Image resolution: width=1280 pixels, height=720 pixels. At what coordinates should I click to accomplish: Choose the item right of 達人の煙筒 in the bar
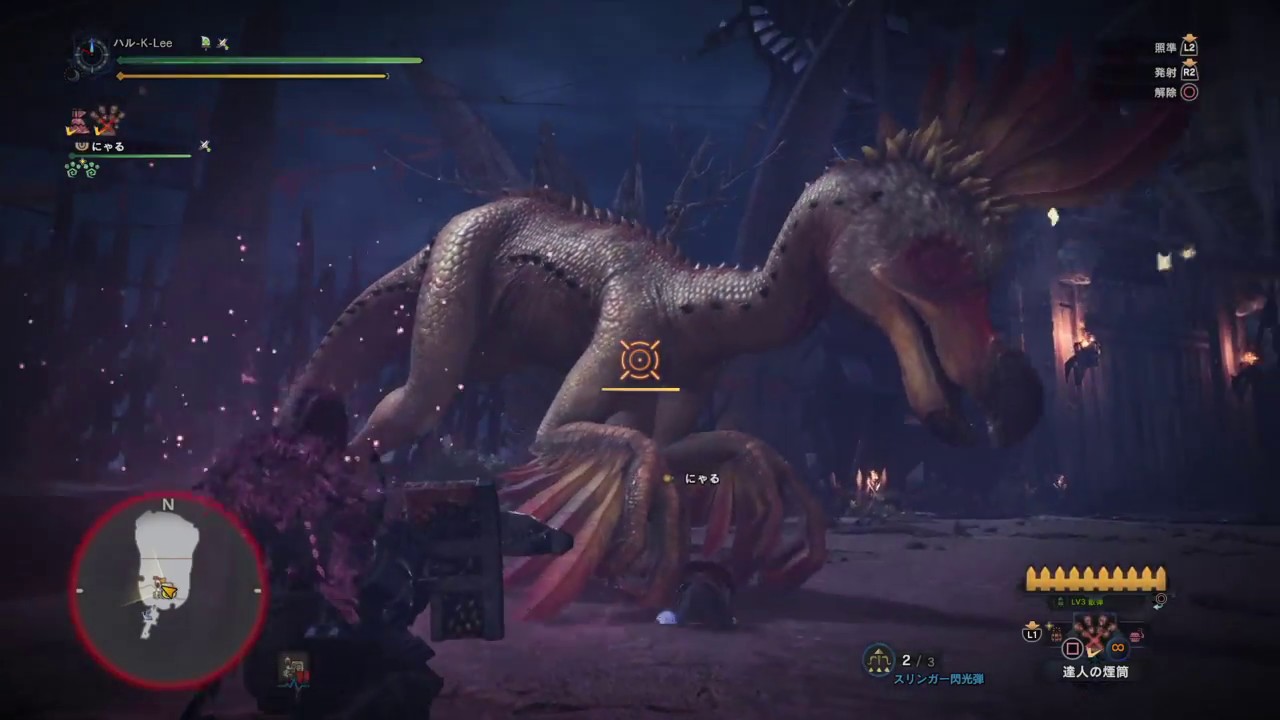point(1137,634)
